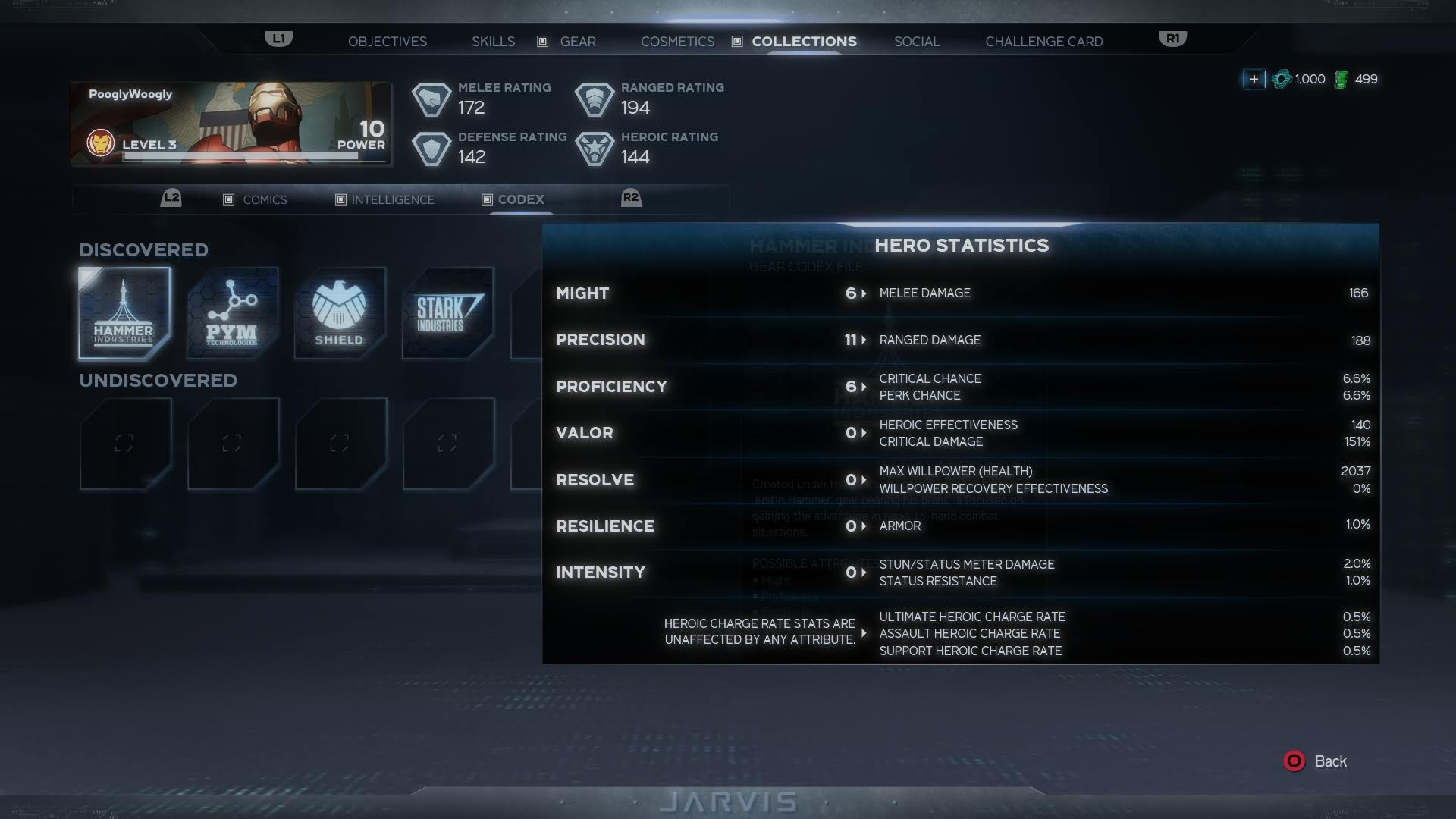Viewport: 1456px width, 819px height.
Task: Click the PooglyWoogly Iron Man hero banner
Action: point(231,124)
